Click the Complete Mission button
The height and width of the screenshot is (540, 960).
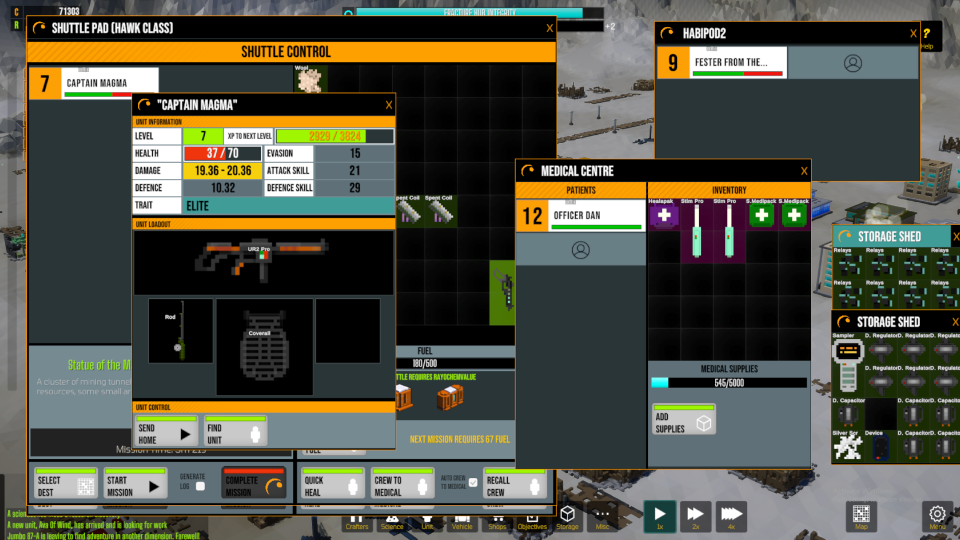pos(253,484)
